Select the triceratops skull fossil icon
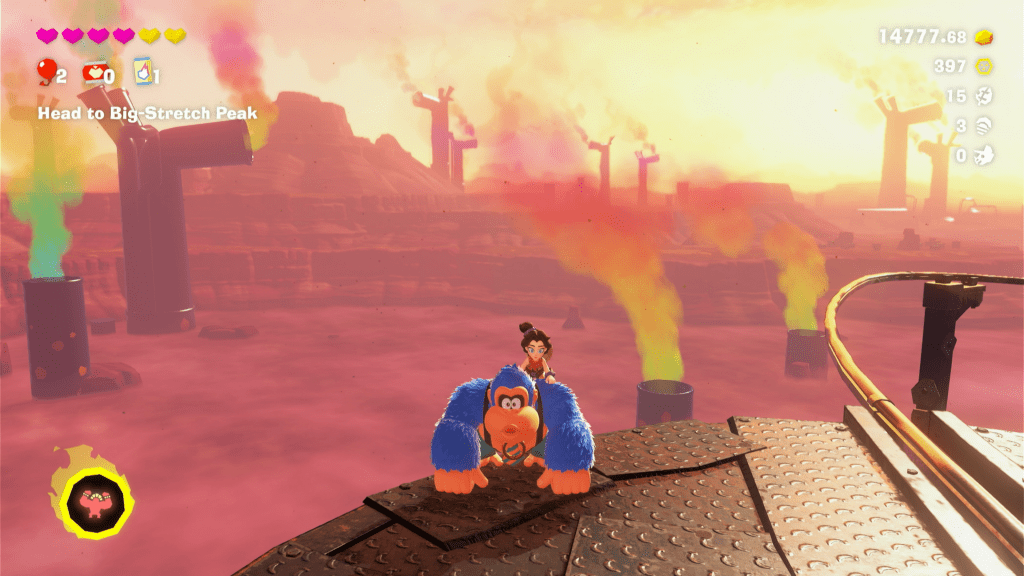Image resolution: width=1024 pixels, height=576 pixels. point(985,155)
